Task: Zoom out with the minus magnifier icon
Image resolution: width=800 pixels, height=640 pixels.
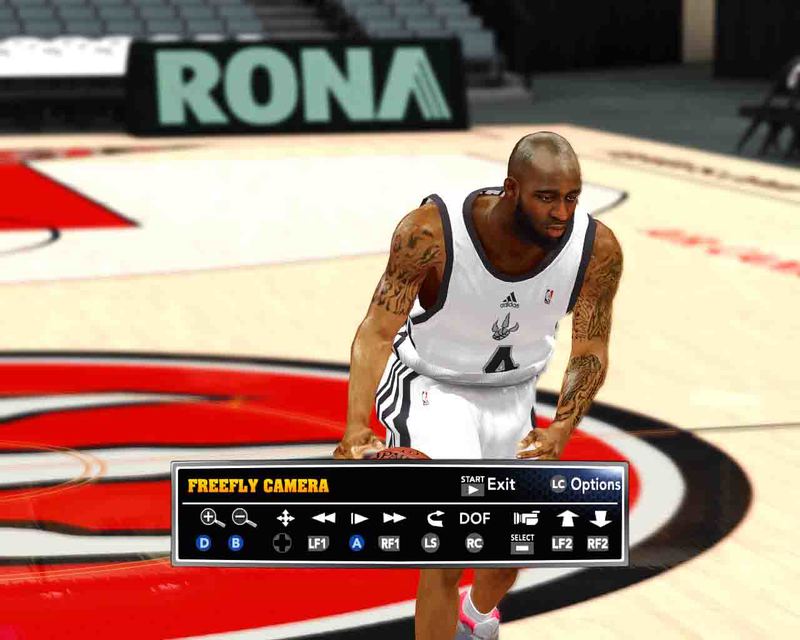Action: coord(244,518)
